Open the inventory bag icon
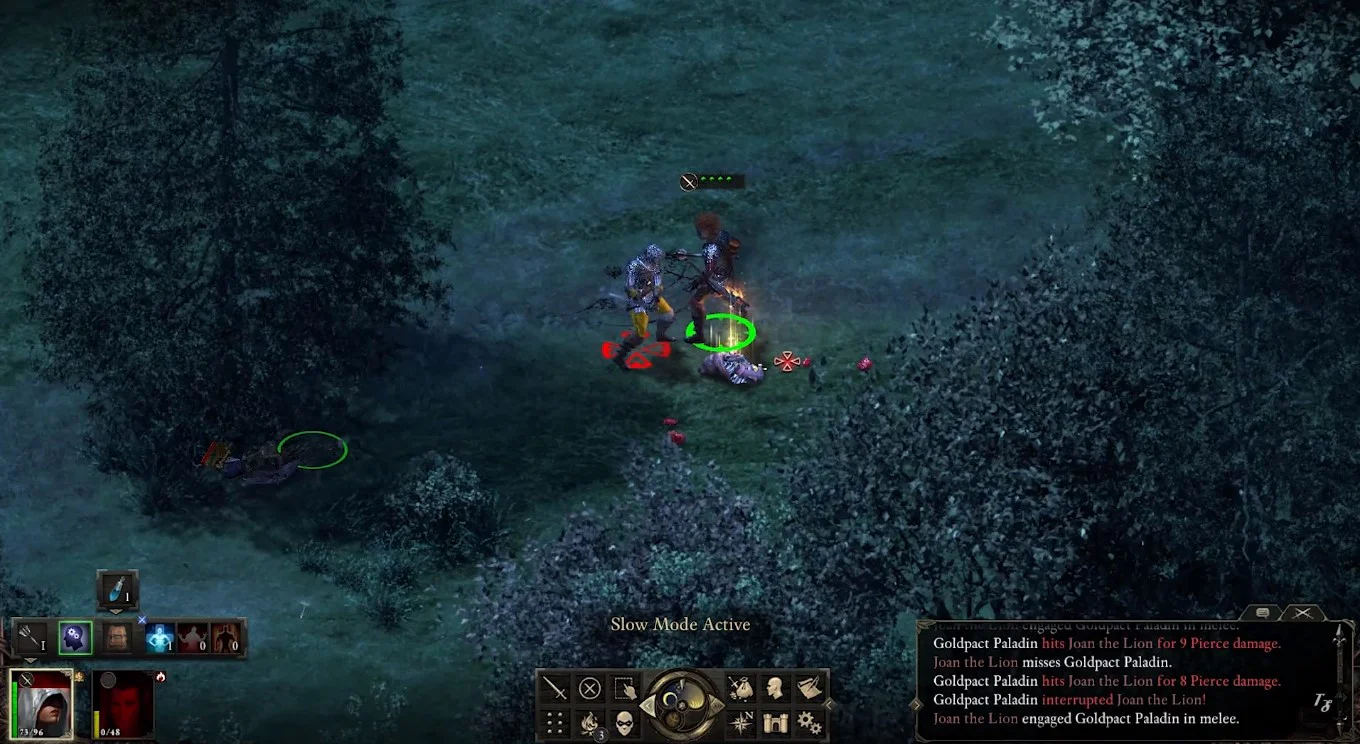 (x=741, y=688)
